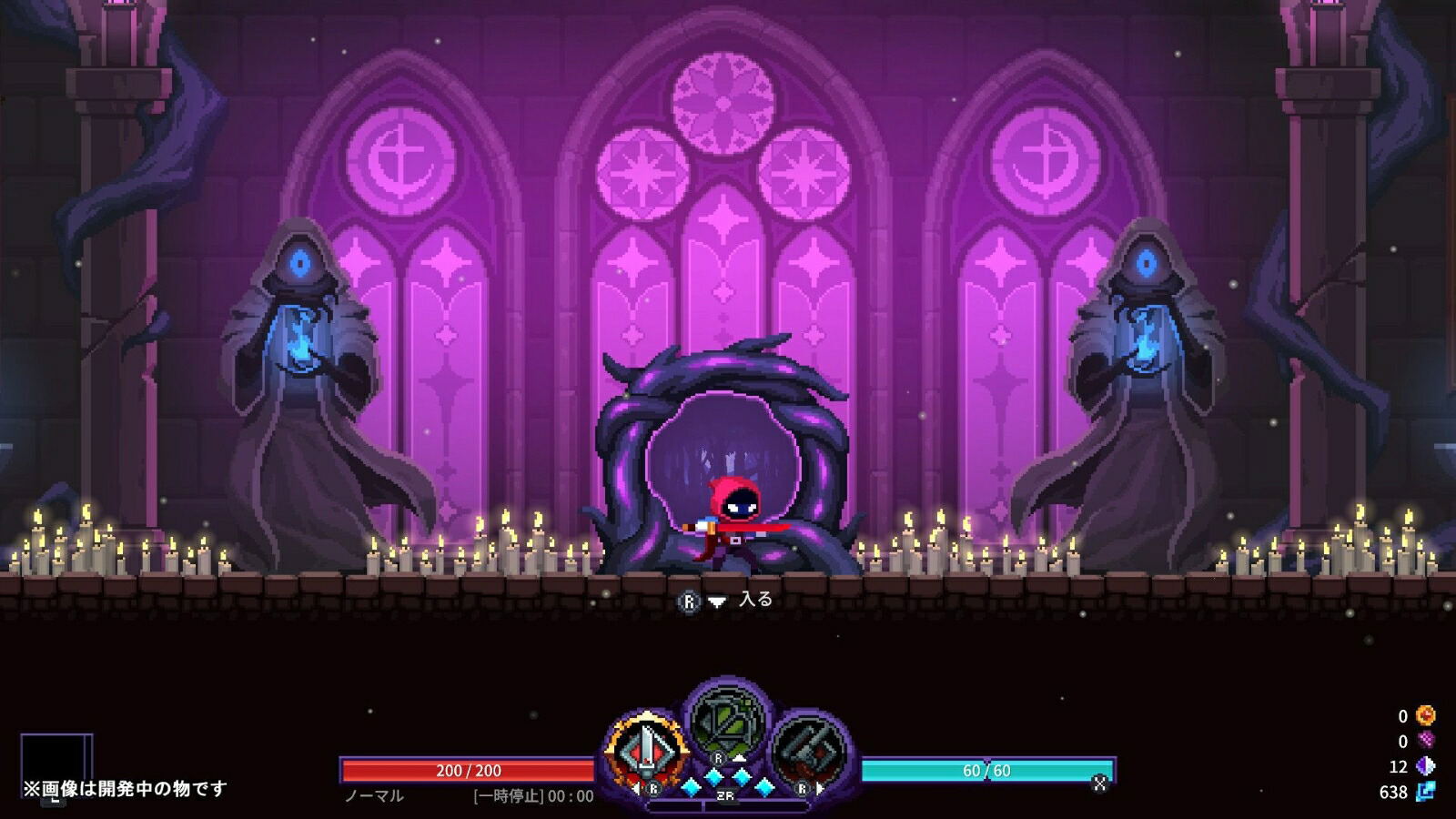This screenshot has height=819, width=1456.
Task: Click the blue gem icon beside 638
Action: click(x=1426, y=791)
